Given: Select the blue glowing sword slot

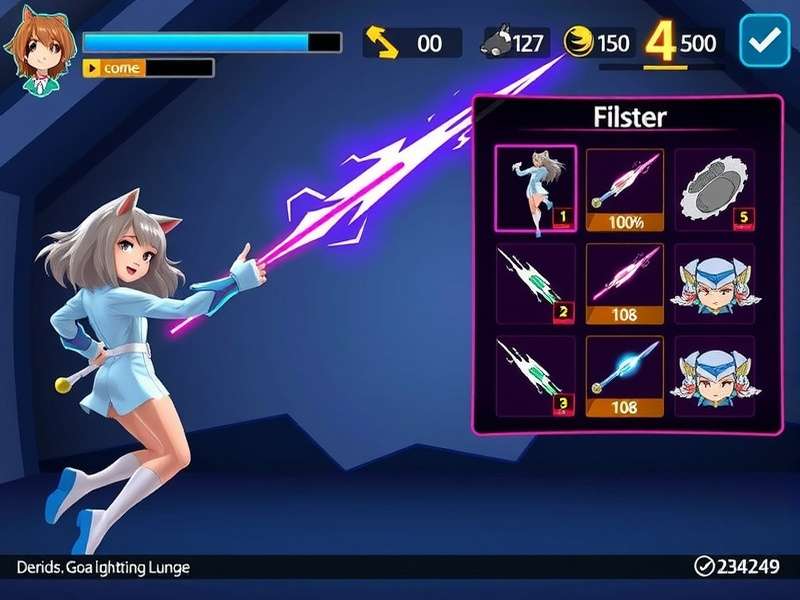Looking at the screenshot, I should click(x=624, y=376).
